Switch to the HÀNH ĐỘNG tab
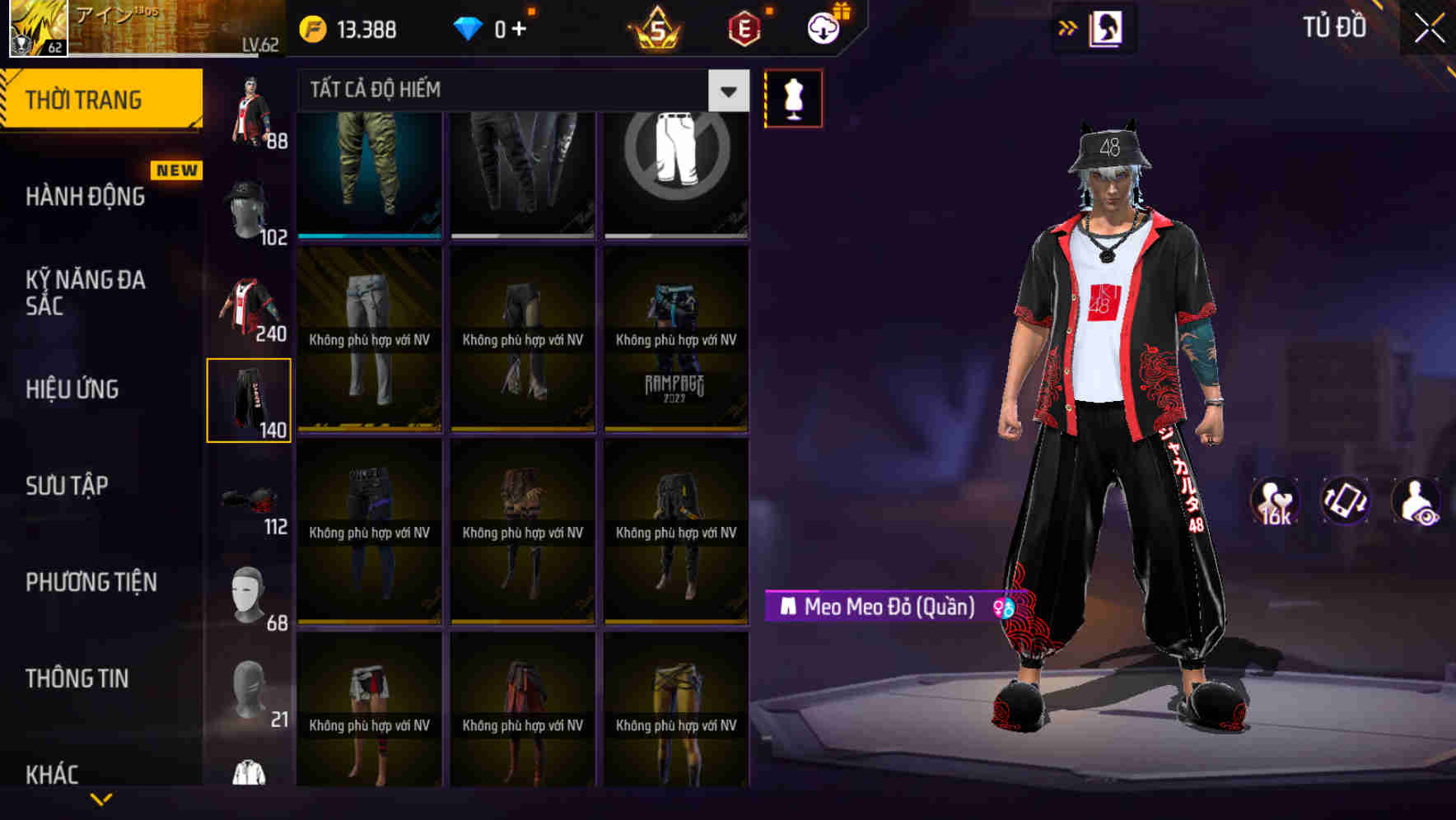The width and height of the screenshot is (1456, 820). [86, 197]
